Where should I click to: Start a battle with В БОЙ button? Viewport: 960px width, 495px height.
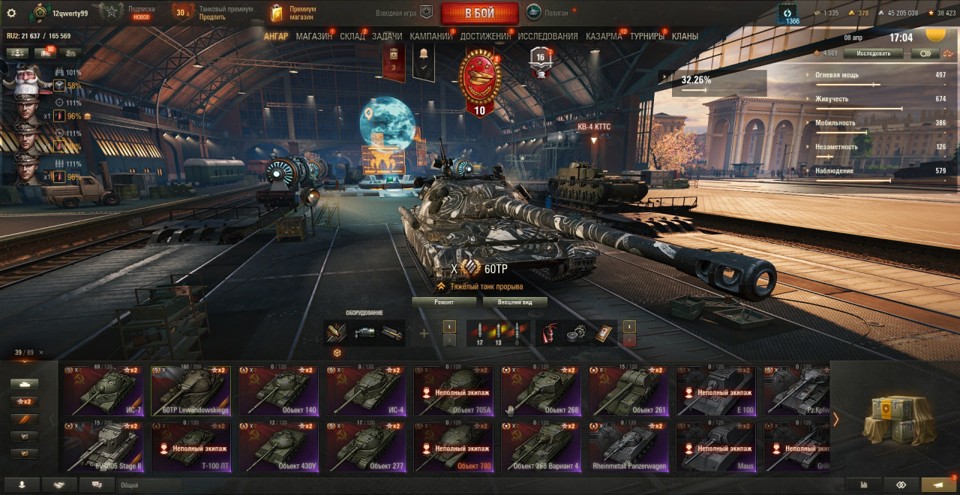(x=479, y=13)
